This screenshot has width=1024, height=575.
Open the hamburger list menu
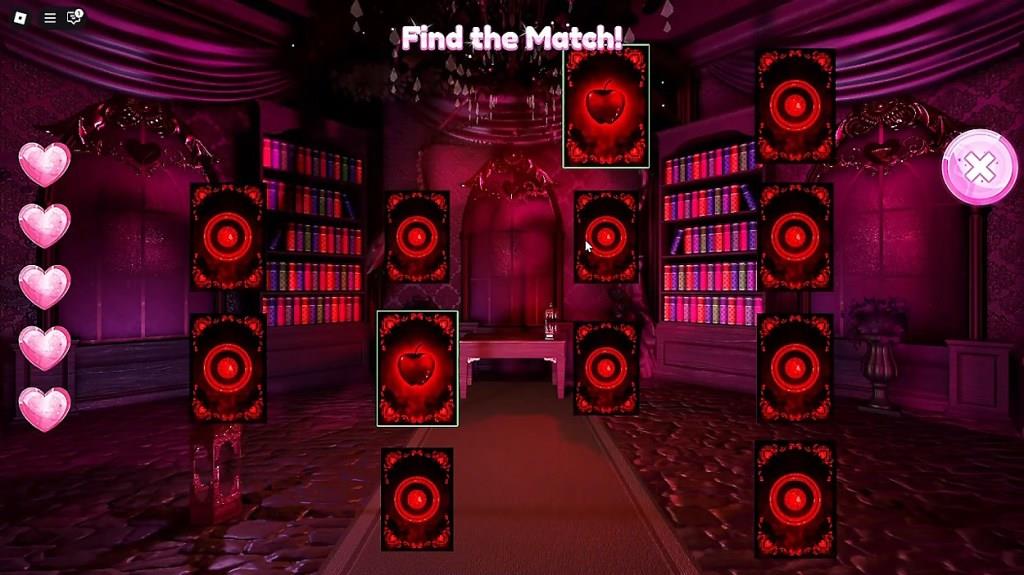pyautogui.click(x=50, y=17)
